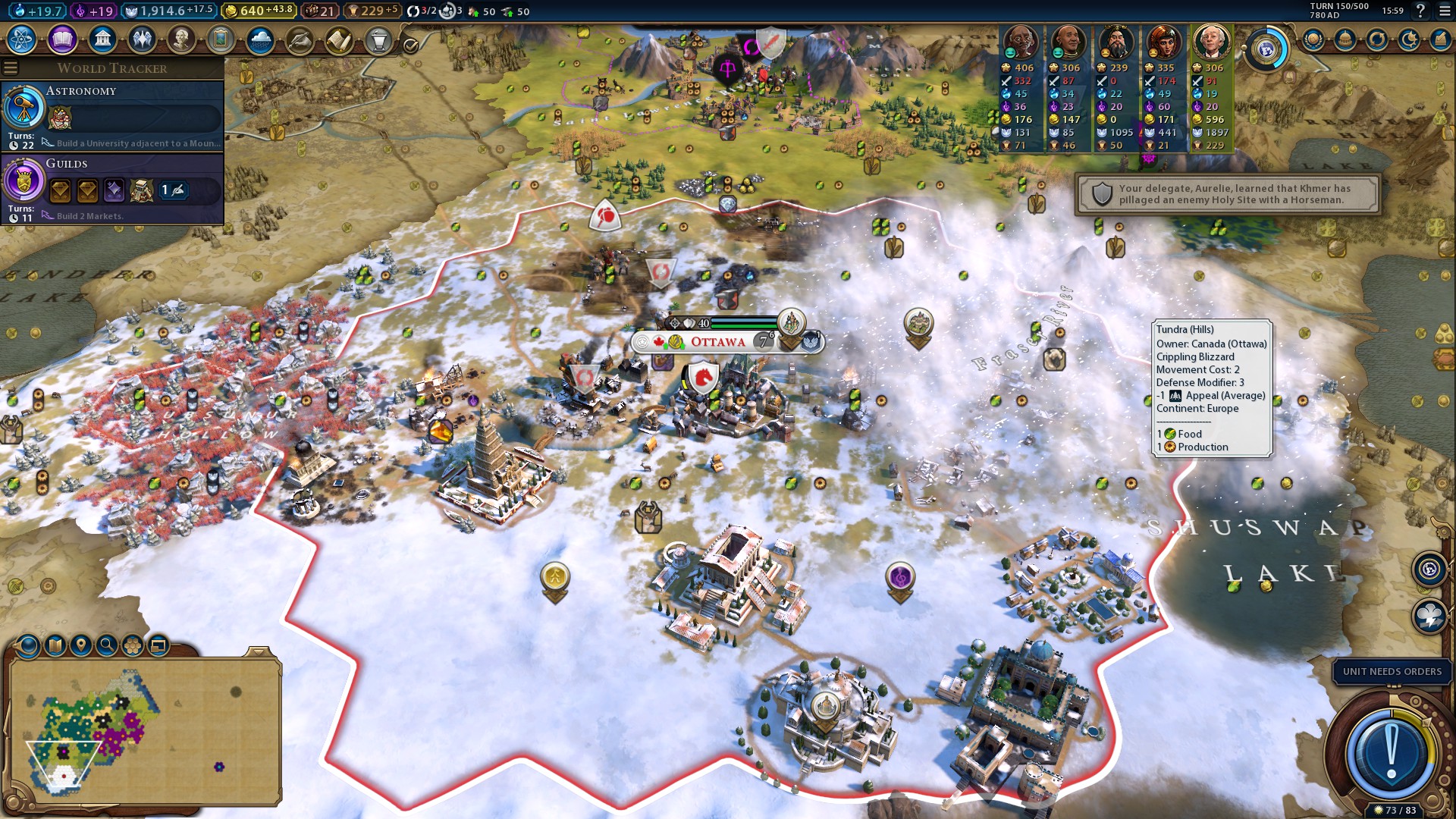Click the Ottawa city banner
The height and width of the screenshot is (819, 1456).
coord(717,342)
